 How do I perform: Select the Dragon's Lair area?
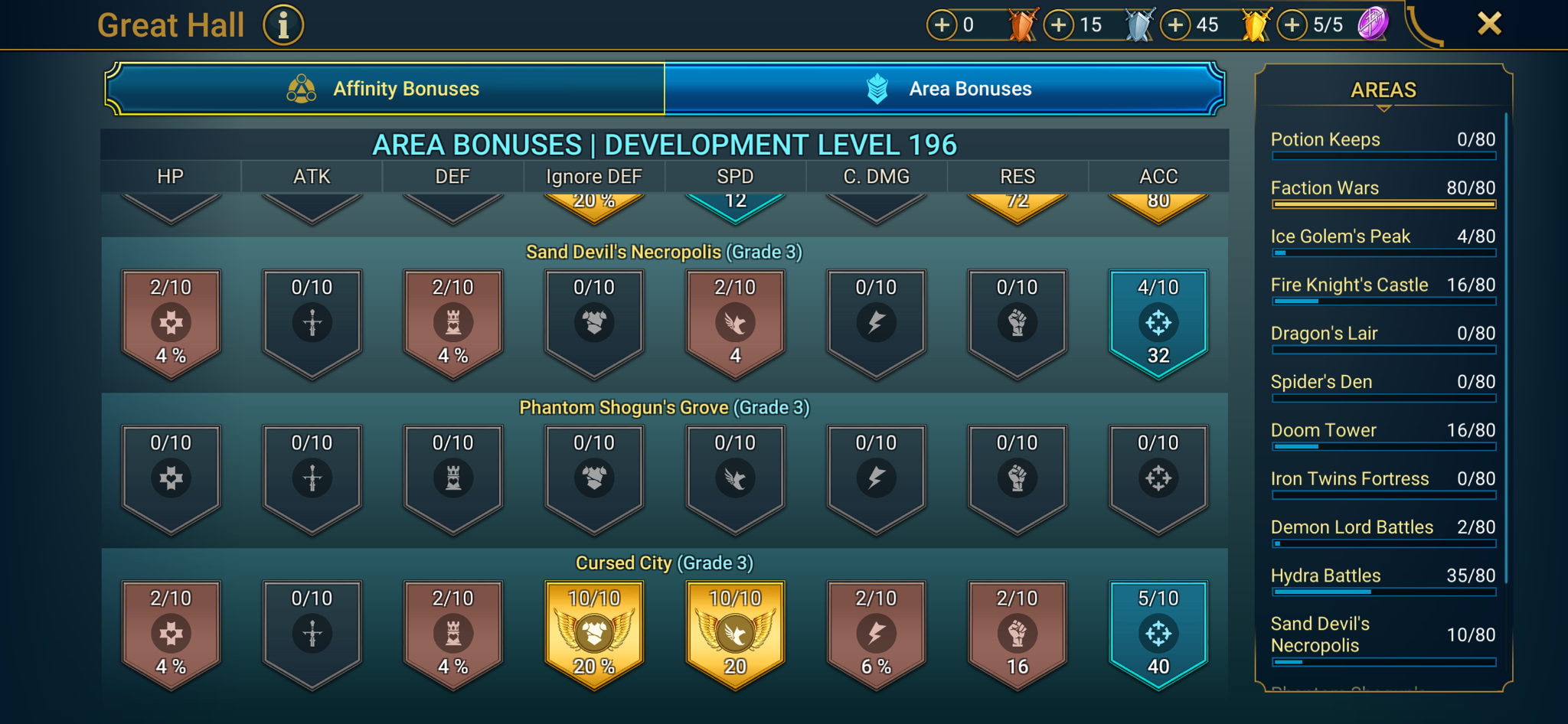1382,337
